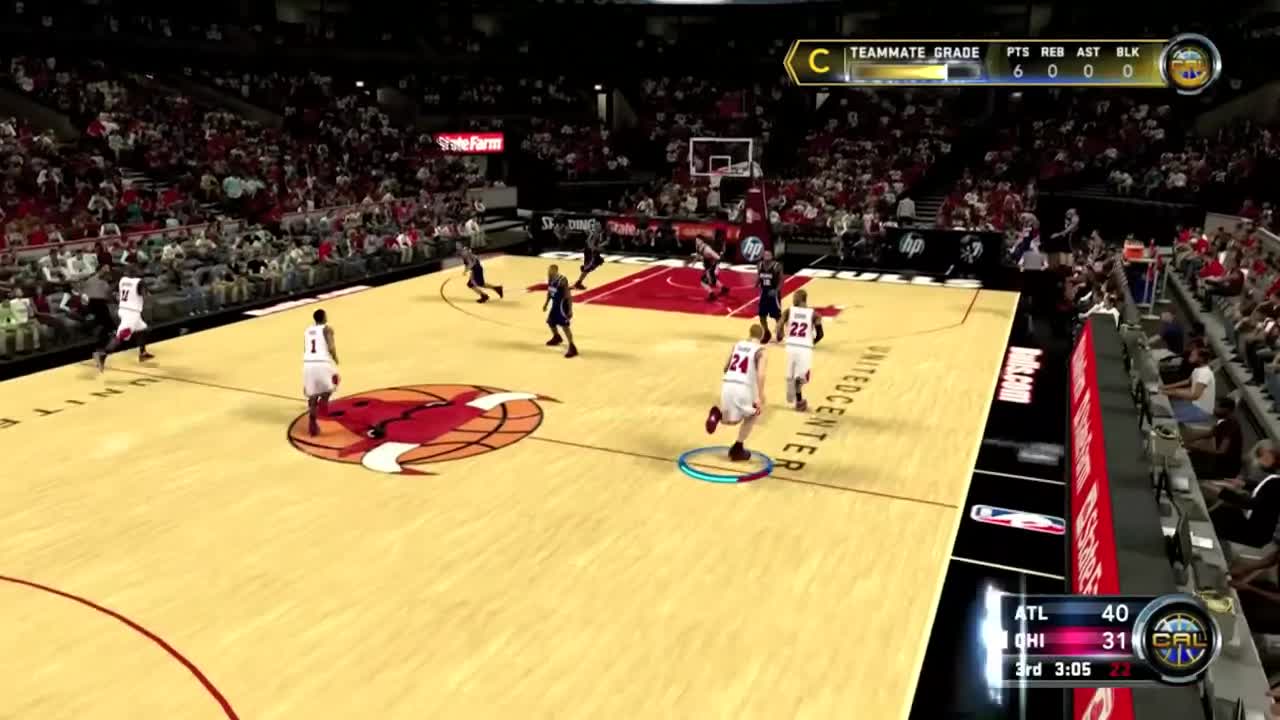
Task: Select the PTS column header
Action: (x=1018, y=51)
